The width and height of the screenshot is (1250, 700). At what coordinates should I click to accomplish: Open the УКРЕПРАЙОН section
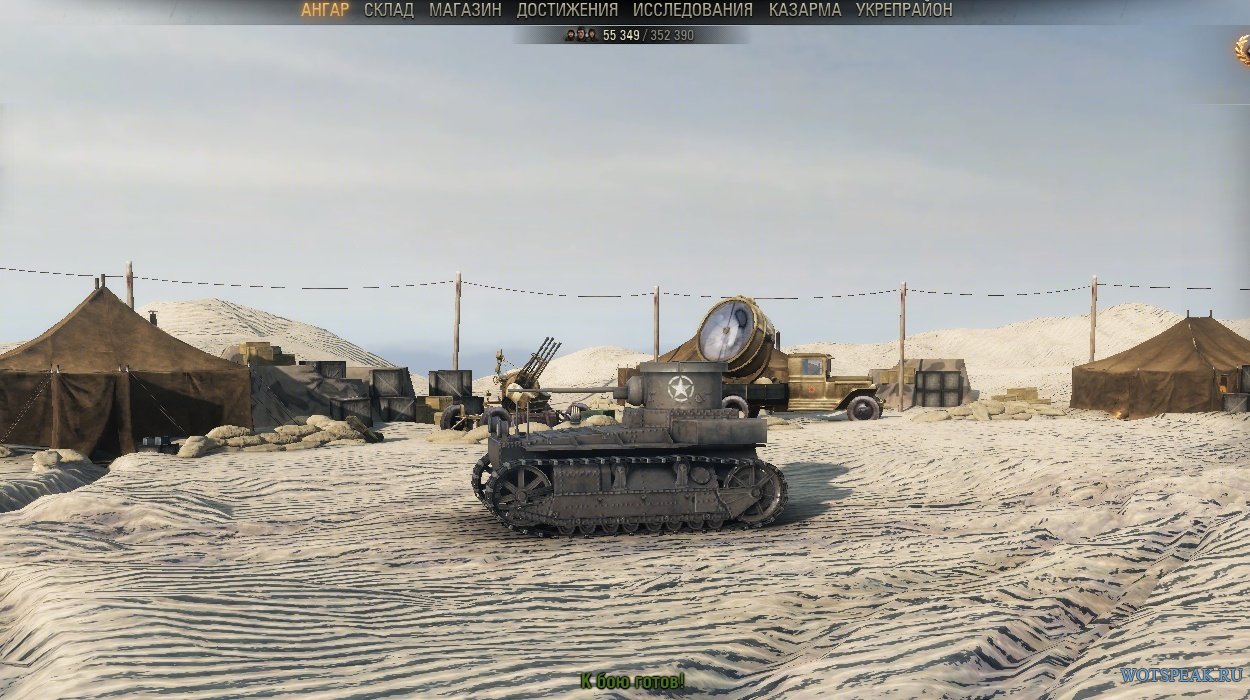click(x=904, y=10)
